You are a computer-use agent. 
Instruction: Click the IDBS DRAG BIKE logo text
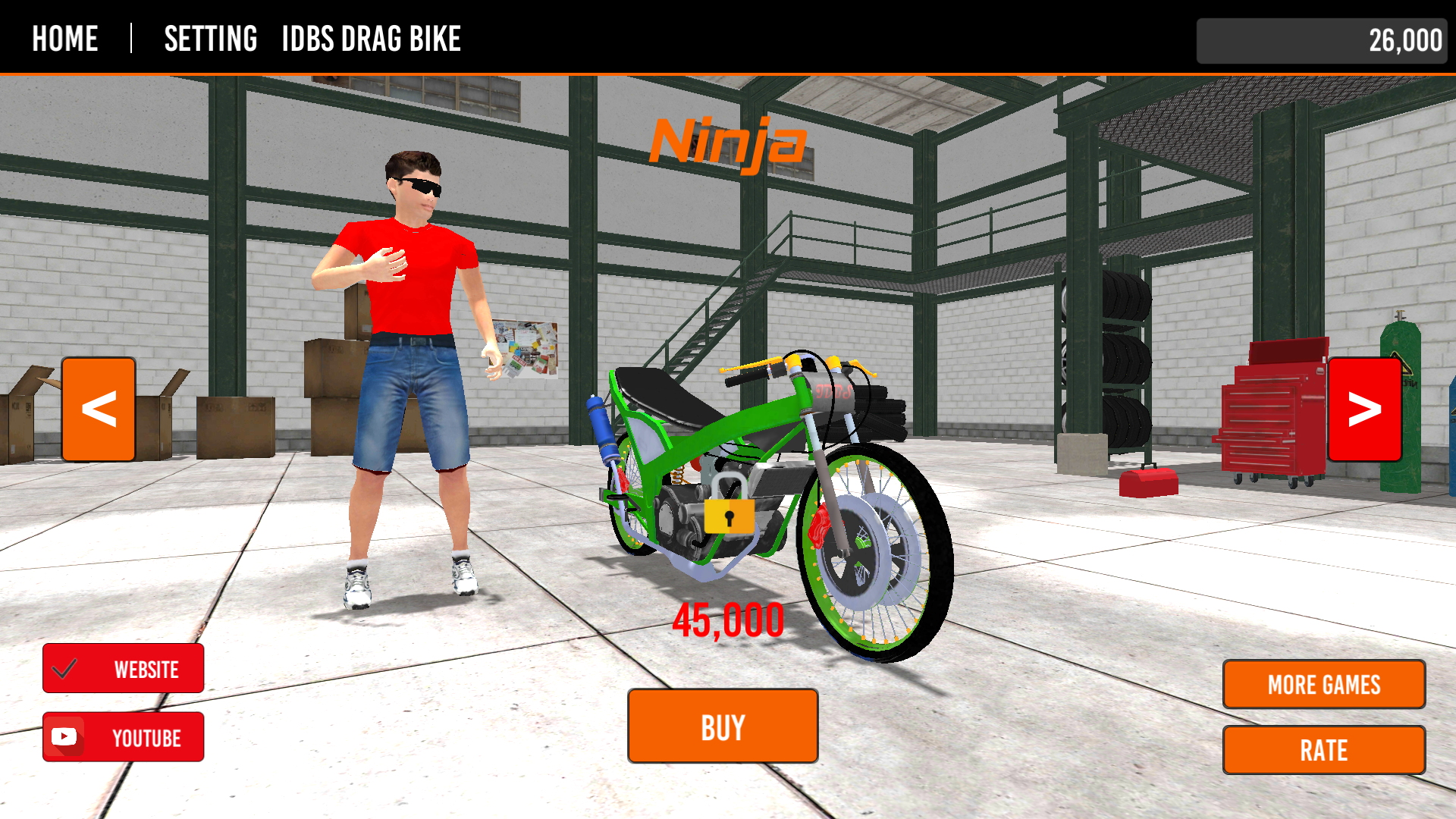tap(371, 39)
